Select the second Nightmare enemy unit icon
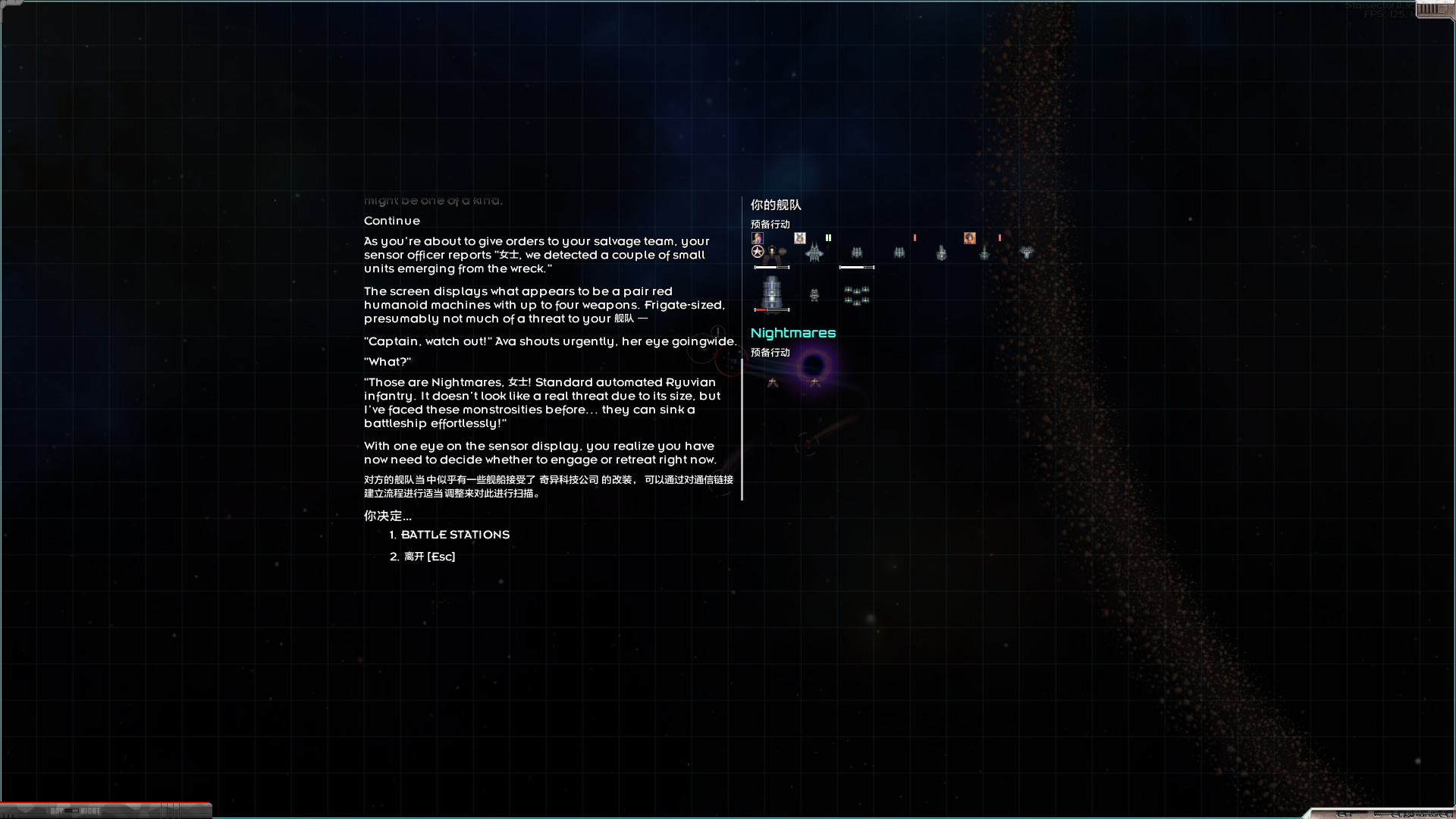The height and width of the screenshot is (819, 1456). (x=815, y=383)
